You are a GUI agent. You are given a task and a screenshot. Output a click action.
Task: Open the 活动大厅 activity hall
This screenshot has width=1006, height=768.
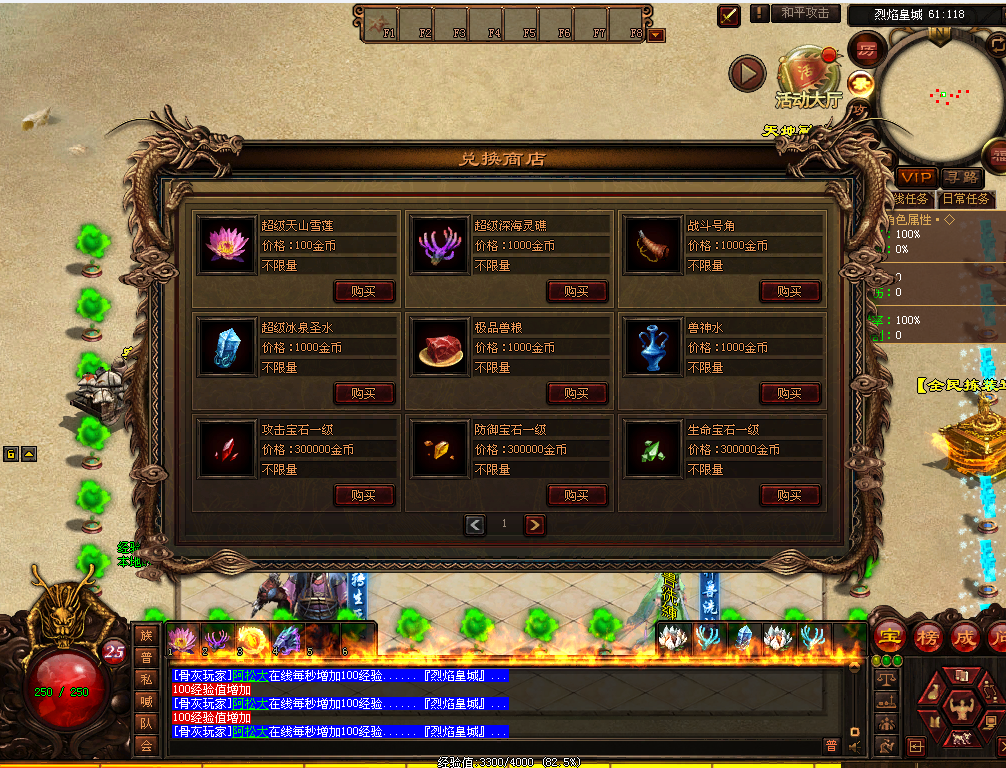click(x=808, y=78)
